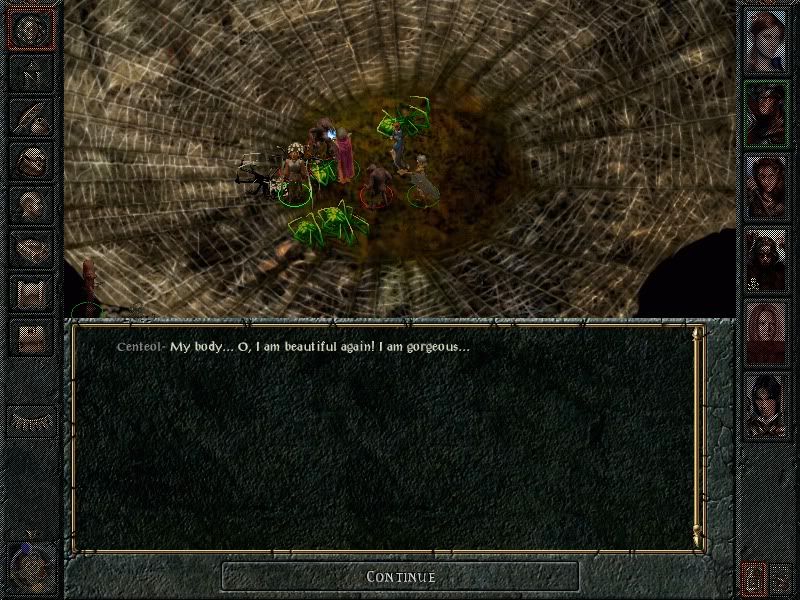This screenshot has width=800, height=600.
Task: Select the green-highlighted hooded character portrait
Action: [765, 113]
